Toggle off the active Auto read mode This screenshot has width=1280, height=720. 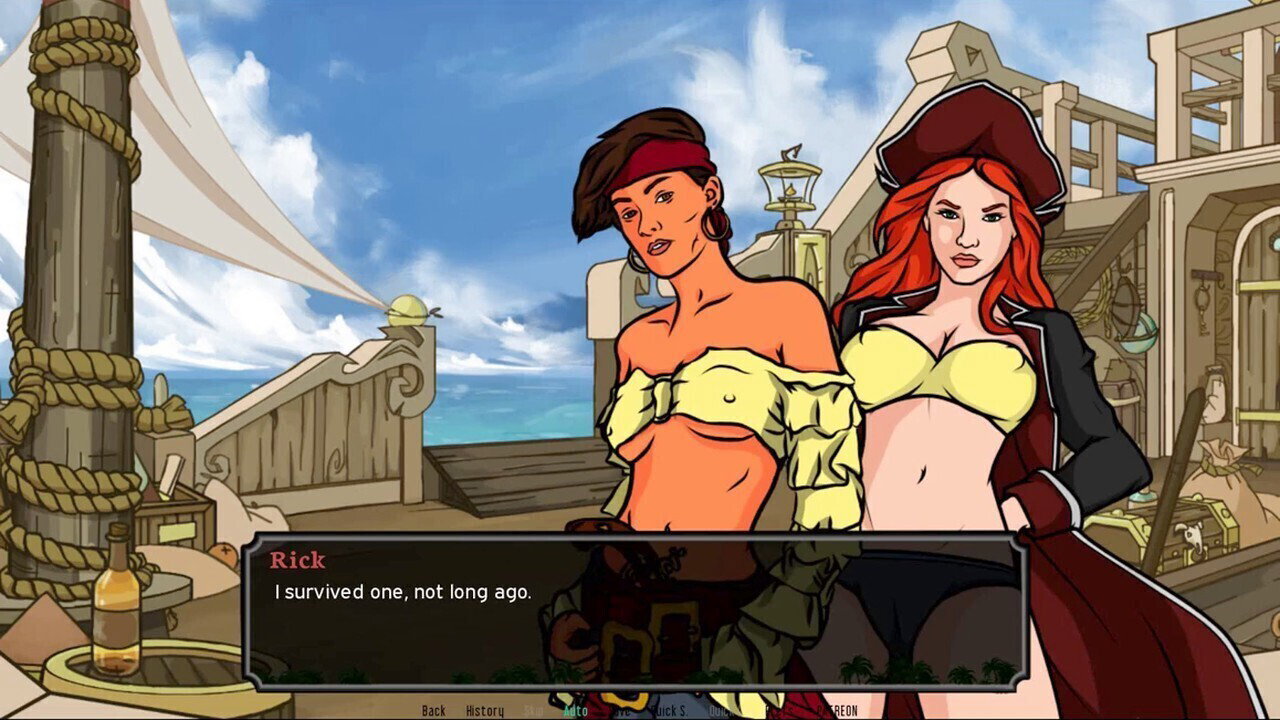coord(576,711)
